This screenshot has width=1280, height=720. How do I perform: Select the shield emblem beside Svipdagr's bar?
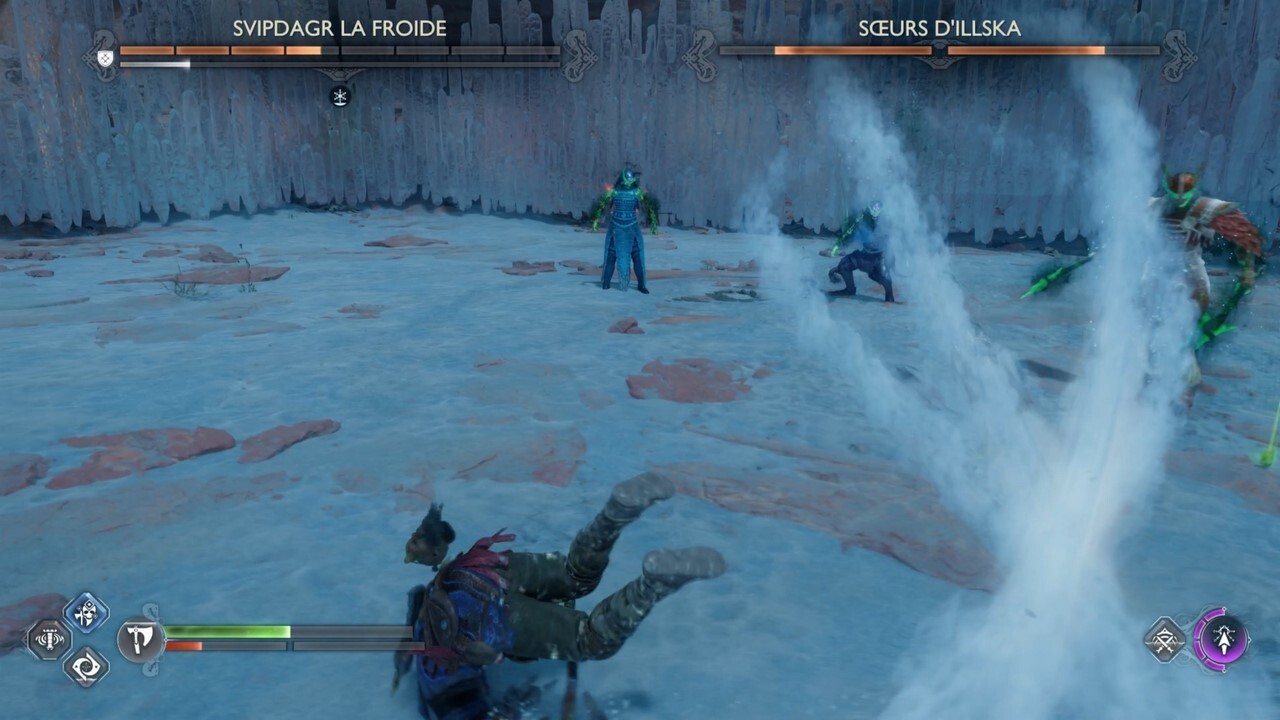click(x=103, y=58)
